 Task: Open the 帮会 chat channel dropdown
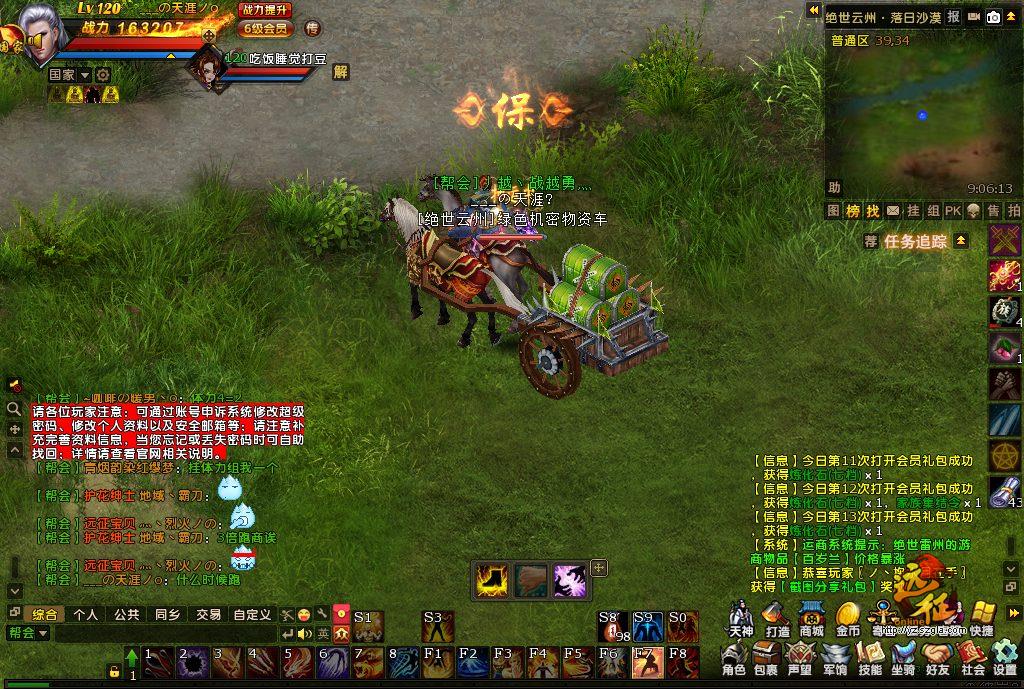tap(28, 633)
